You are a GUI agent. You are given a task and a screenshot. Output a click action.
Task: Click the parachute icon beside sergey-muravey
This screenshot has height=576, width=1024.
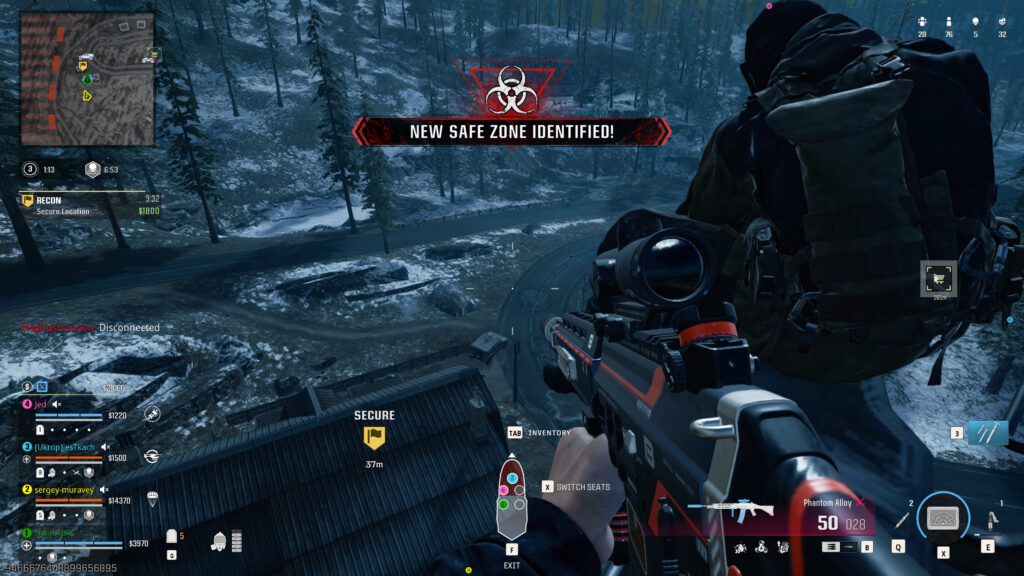coord(152,497)
